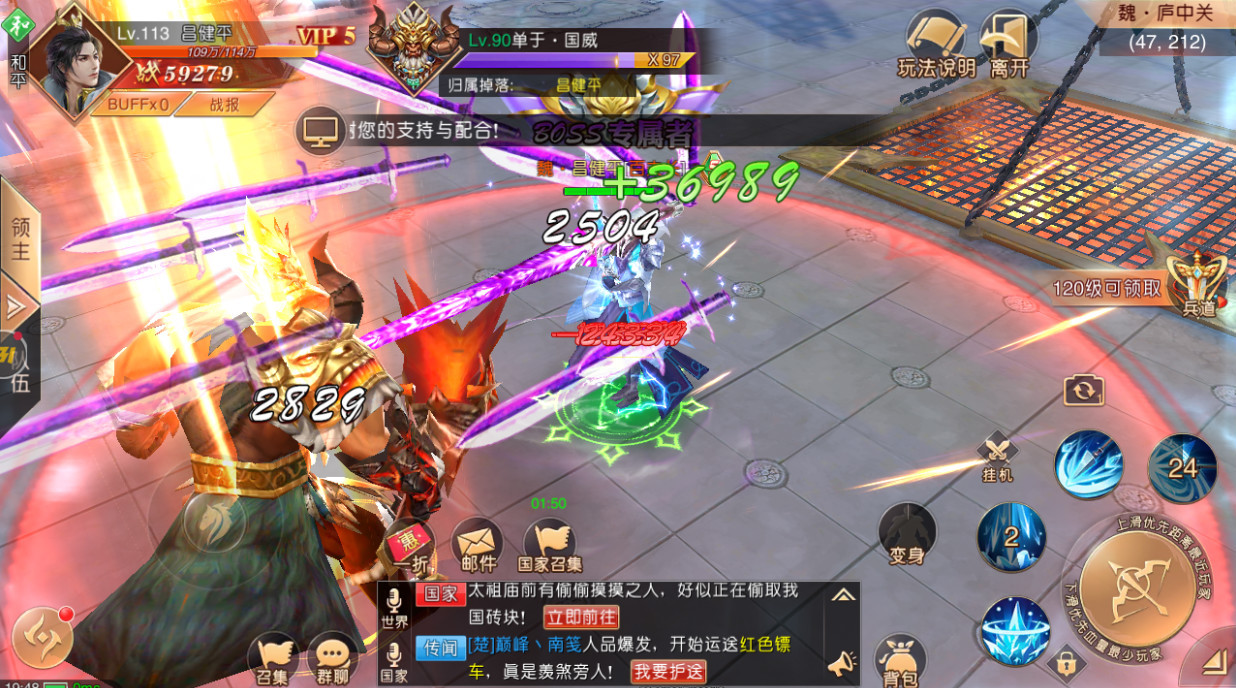Choose 我要护送 in the rumor message
The width and height of the screenshot is (1236, 688).
point(668,672)
